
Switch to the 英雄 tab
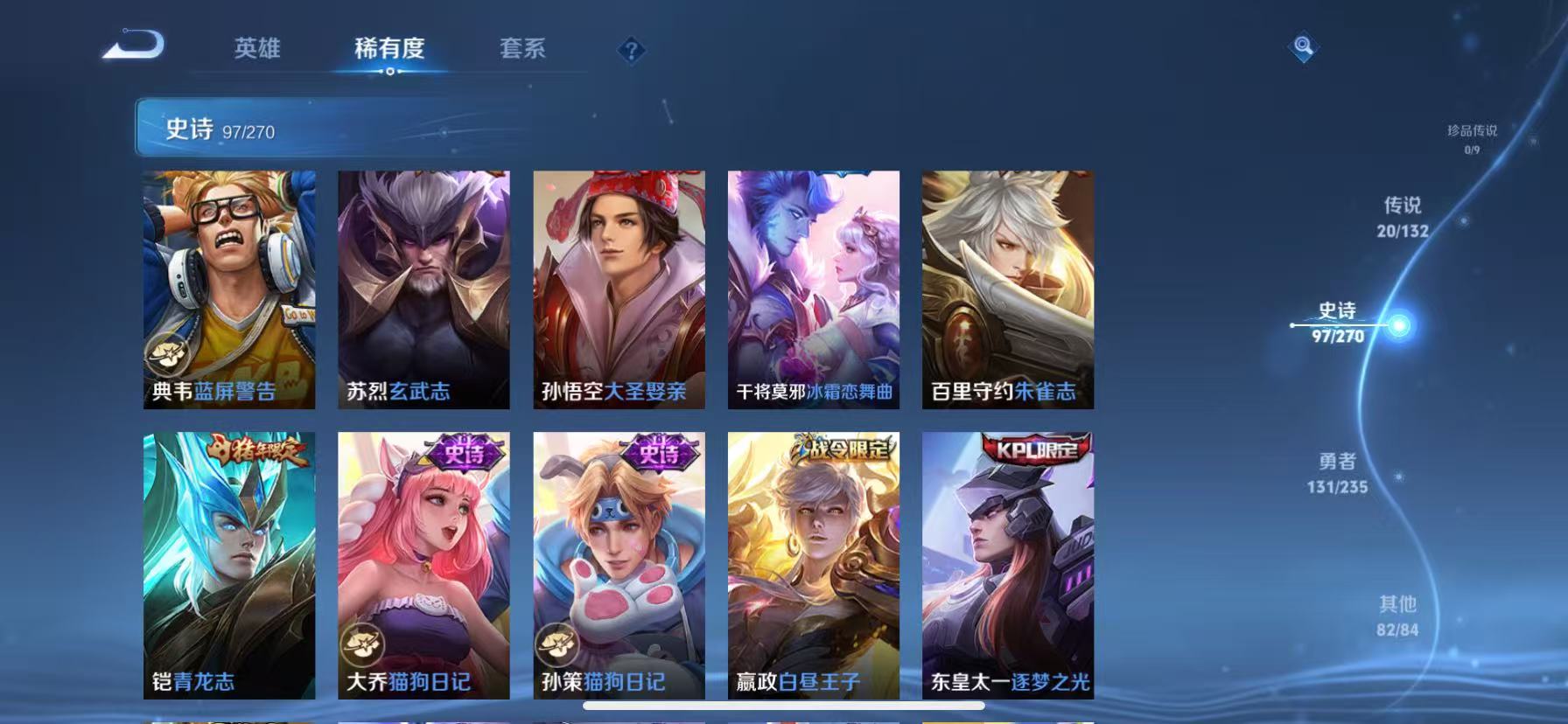[x=258, y=50]
